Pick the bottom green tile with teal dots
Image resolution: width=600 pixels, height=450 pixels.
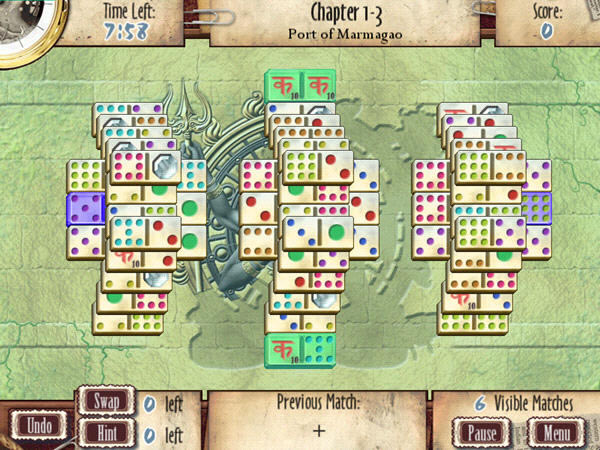tap(300, 351)
